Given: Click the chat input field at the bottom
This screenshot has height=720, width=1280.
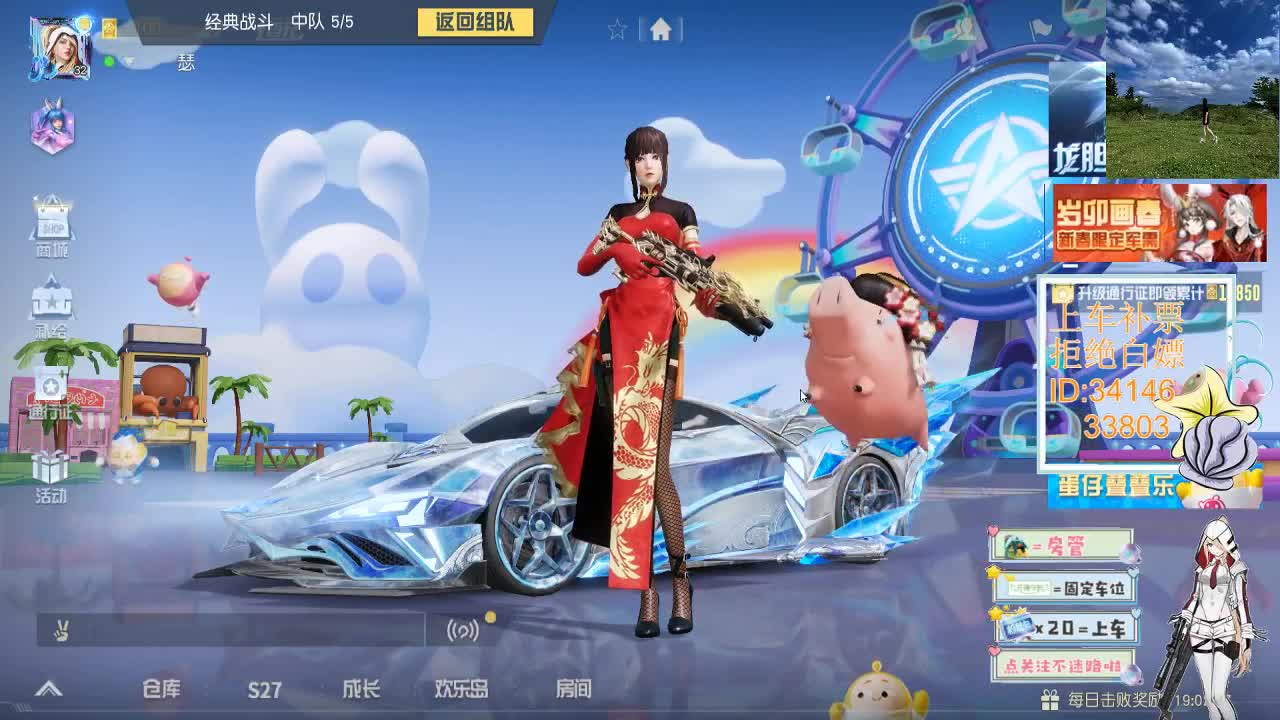Looking at the screenshot, I should point(250,630).
